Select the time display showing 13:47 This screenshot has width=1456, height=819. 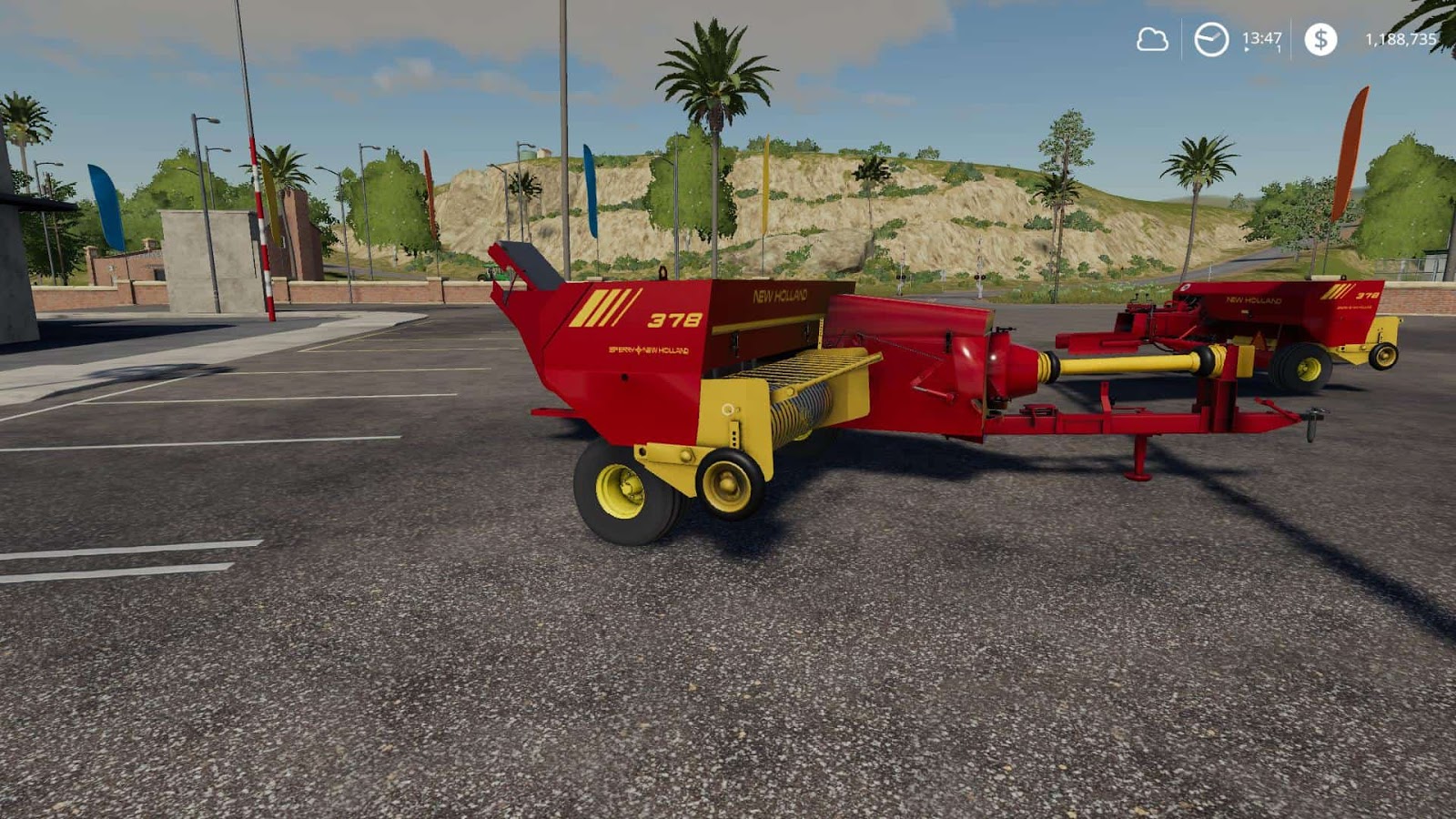click(1258, 39)
